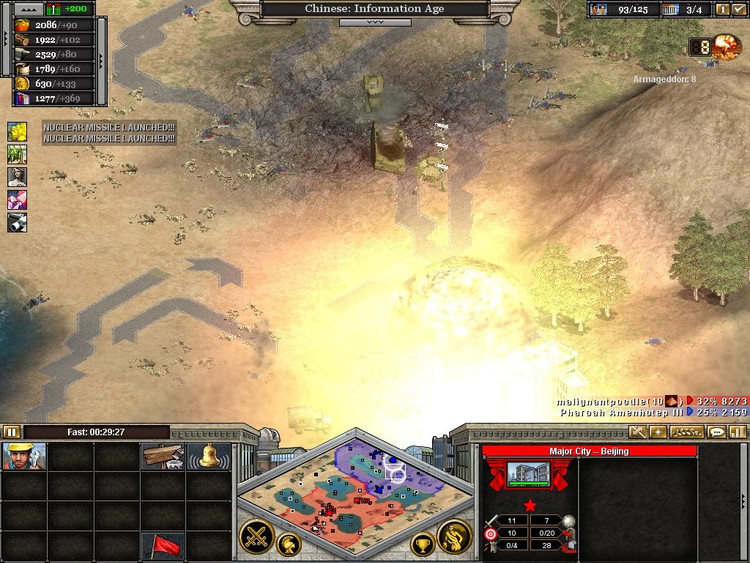The width and height of the screenshot is (750, 563).
Task: Collapse the resource panel with the top arrow button
Action: point(24,8)
